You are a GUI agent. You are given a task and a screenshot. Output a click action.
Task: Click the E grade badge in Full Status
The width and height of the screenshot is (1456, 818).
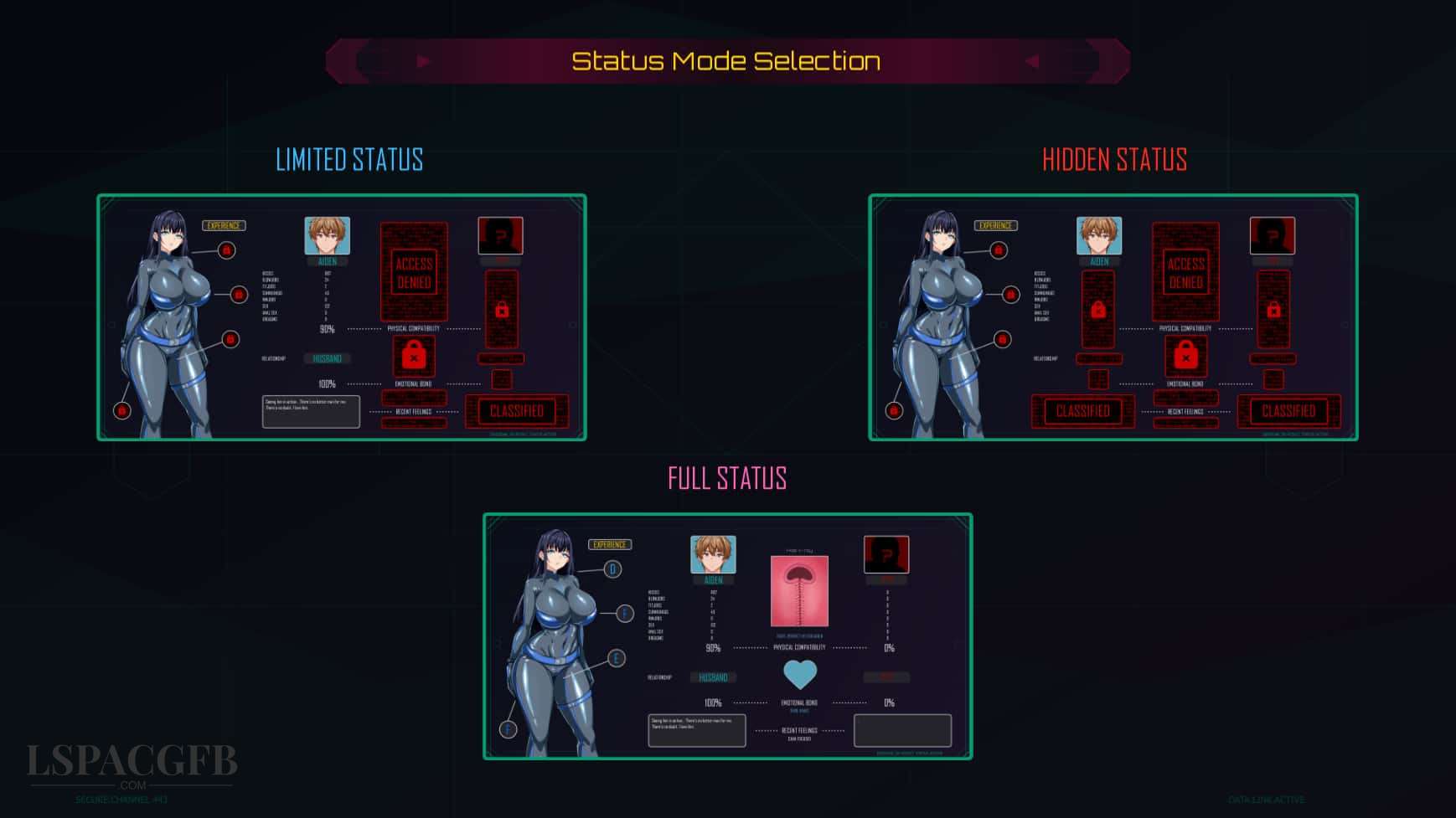coord(615,659)
